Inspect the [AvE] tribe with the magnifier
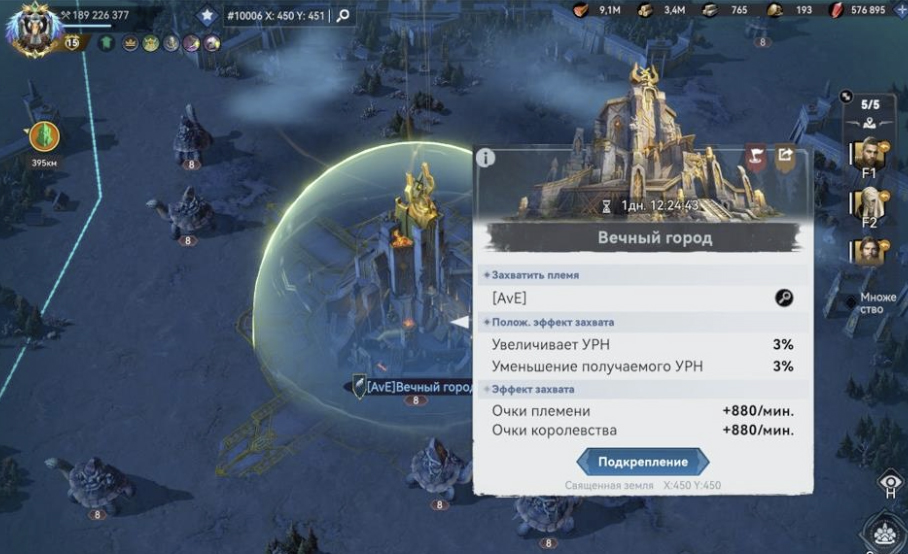Screen dimensions: 908x554 [783, 298]
